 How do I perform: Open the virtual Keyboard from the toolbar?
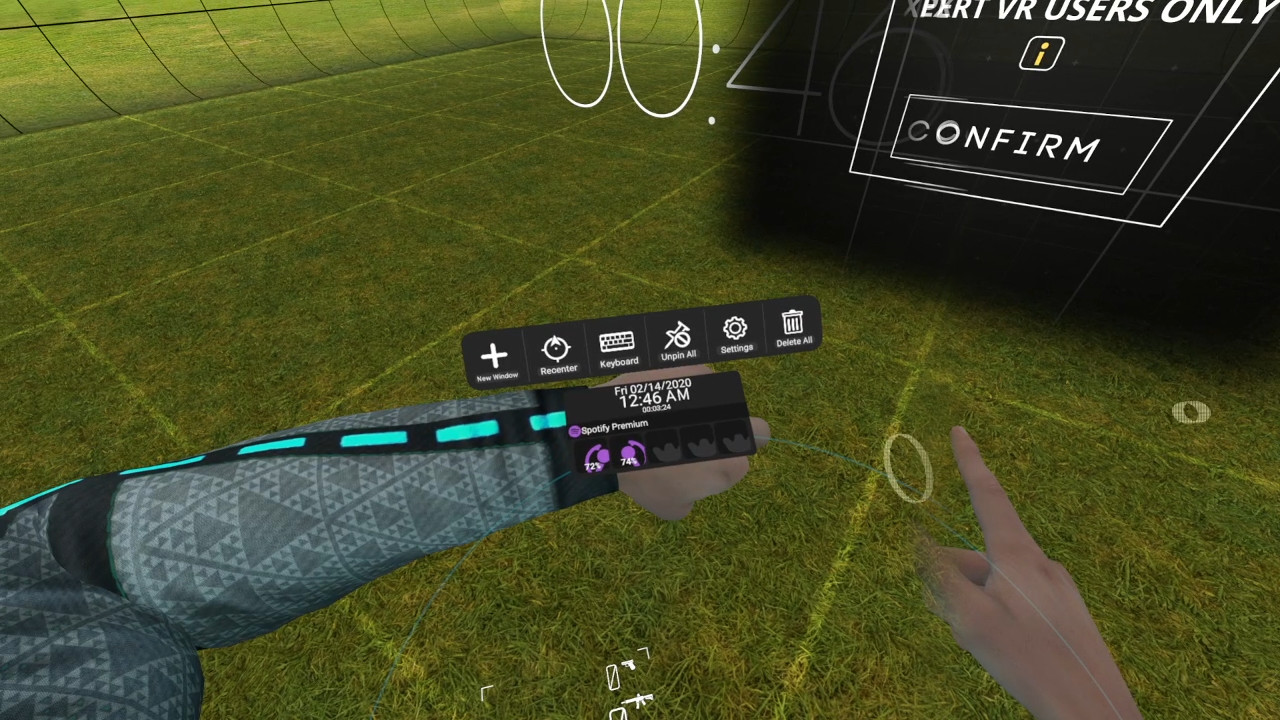[618, 341]
